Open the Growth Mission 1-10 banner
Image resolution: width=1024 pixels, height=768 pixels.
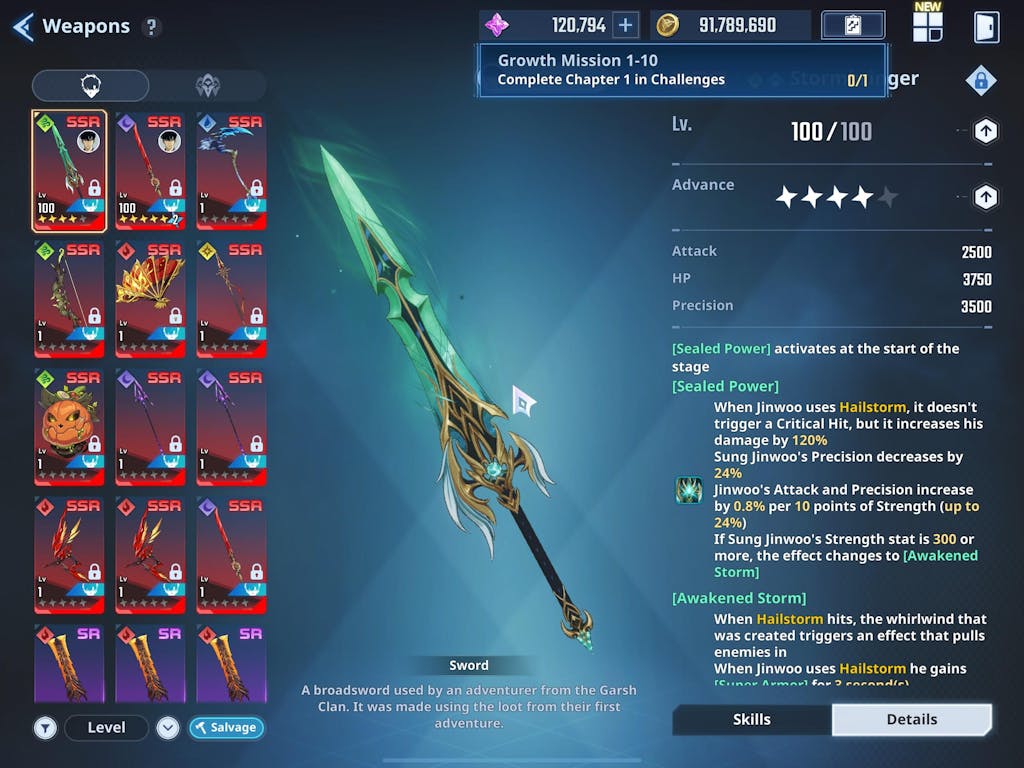(x=682, y=70)
